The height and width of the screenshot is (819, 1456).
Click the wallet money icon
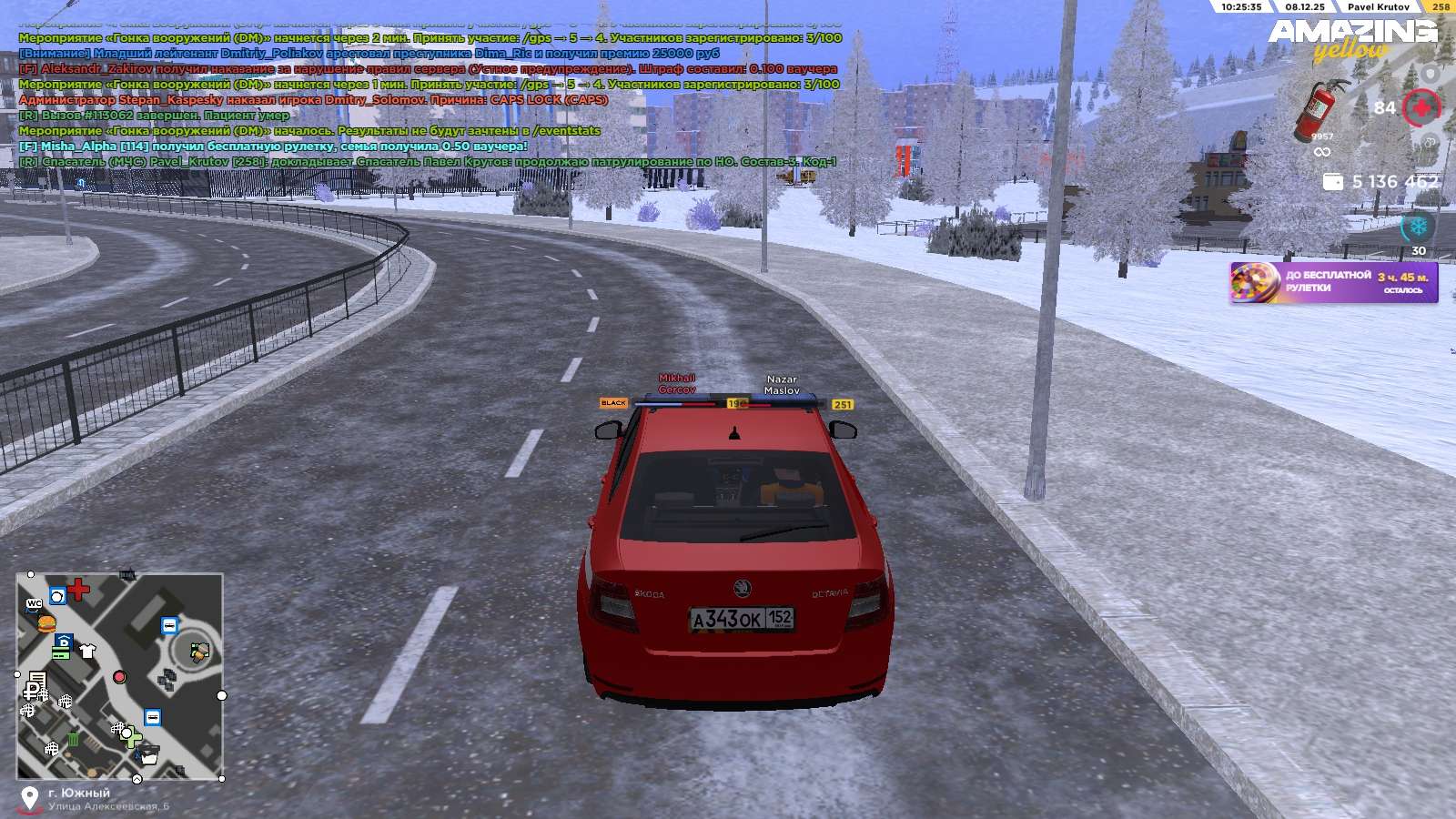[x=1333, y=182]
